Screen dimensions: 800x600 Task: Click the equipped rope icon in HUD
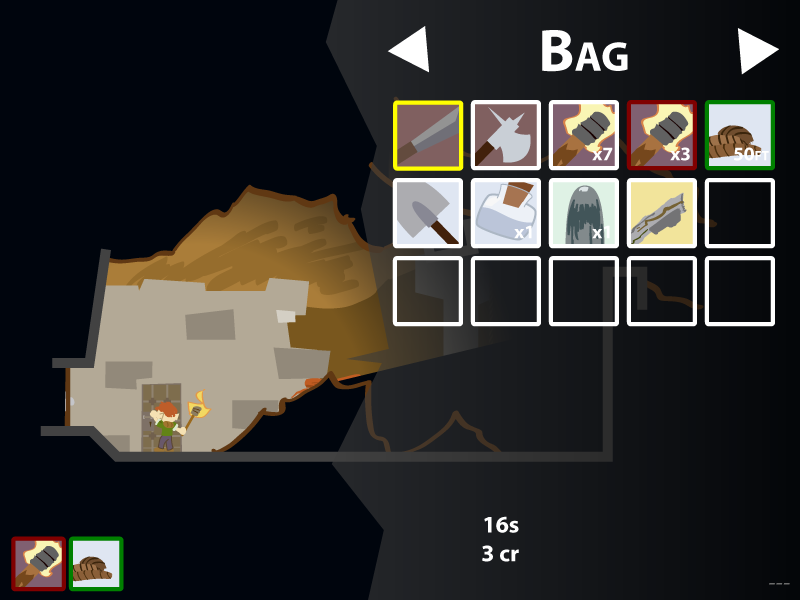[96, 563]
